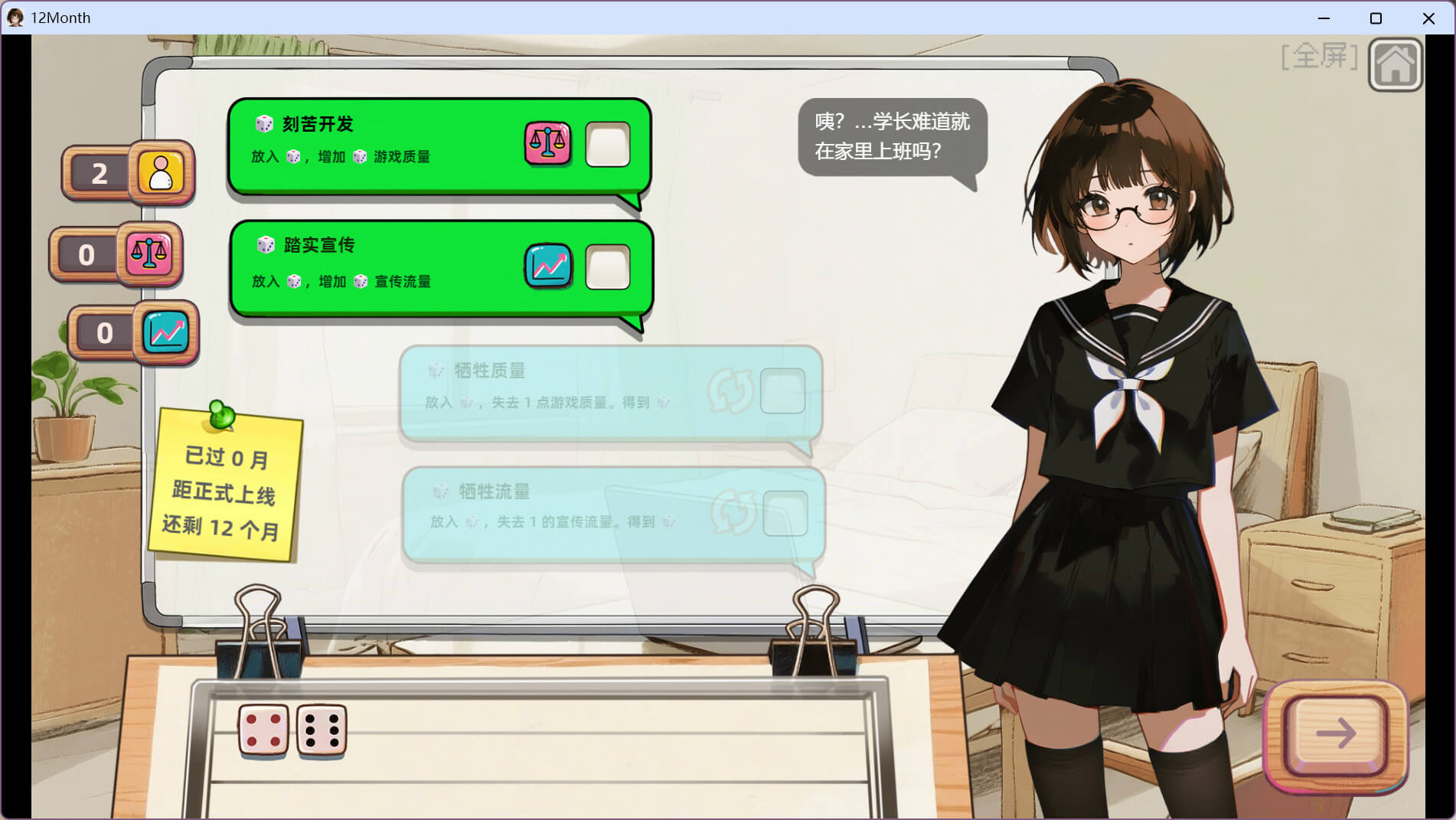Click the empty dice slot in 踏实宣传
1456x820 pixels.
608,267
